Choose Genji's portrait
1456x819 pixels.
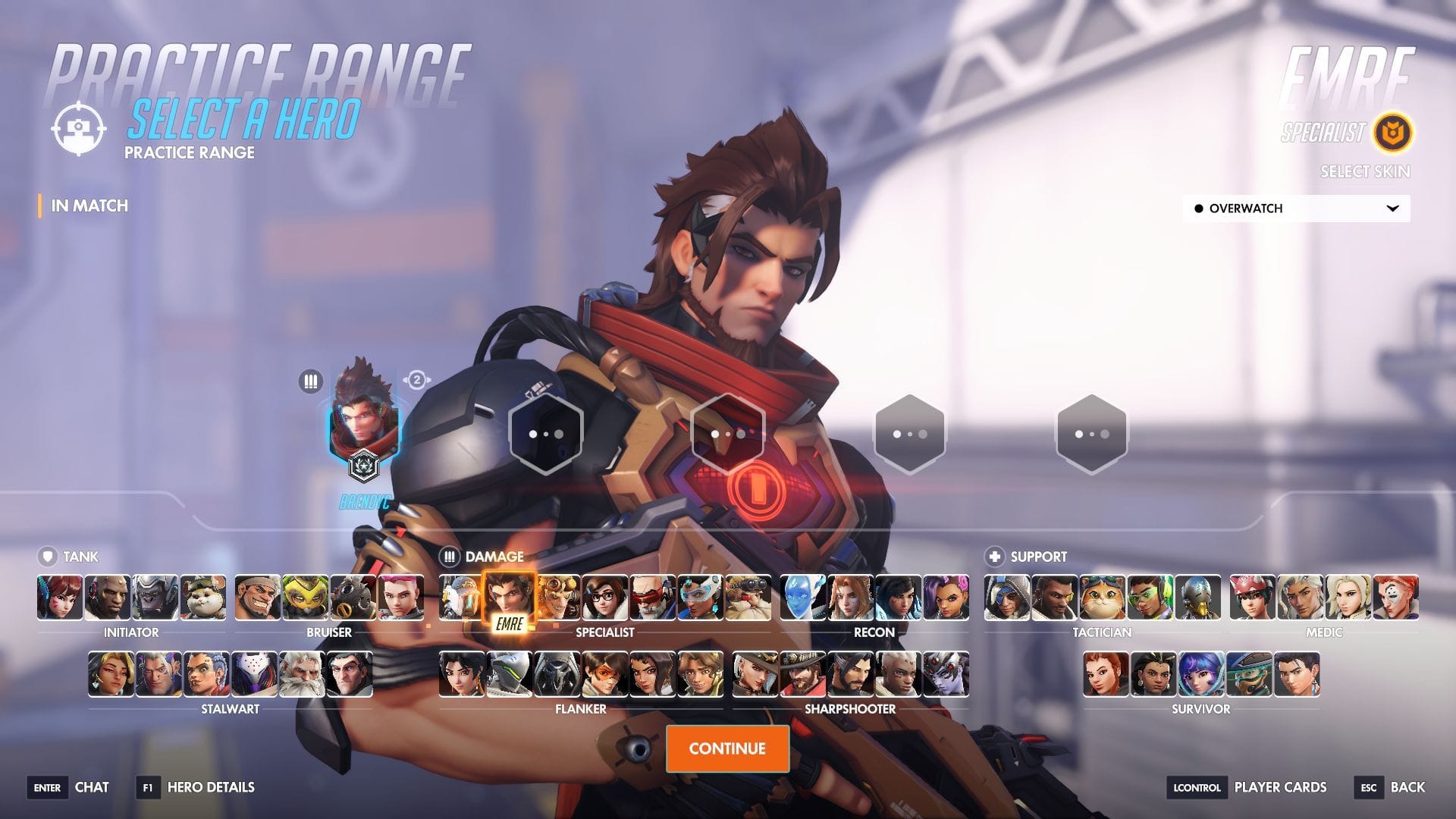coord(510,674)
